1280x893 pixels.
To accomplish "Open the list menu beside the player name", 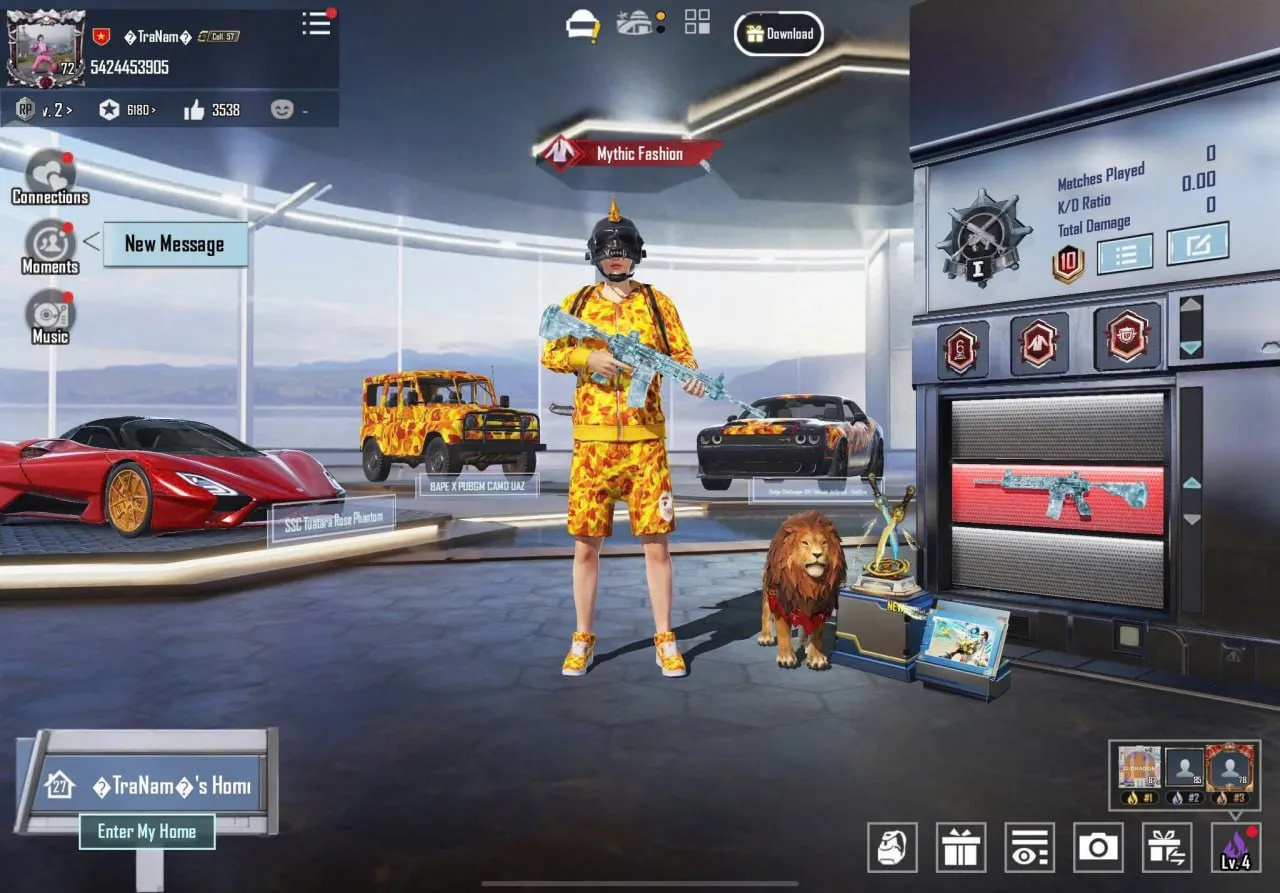I will coord(316,24).
